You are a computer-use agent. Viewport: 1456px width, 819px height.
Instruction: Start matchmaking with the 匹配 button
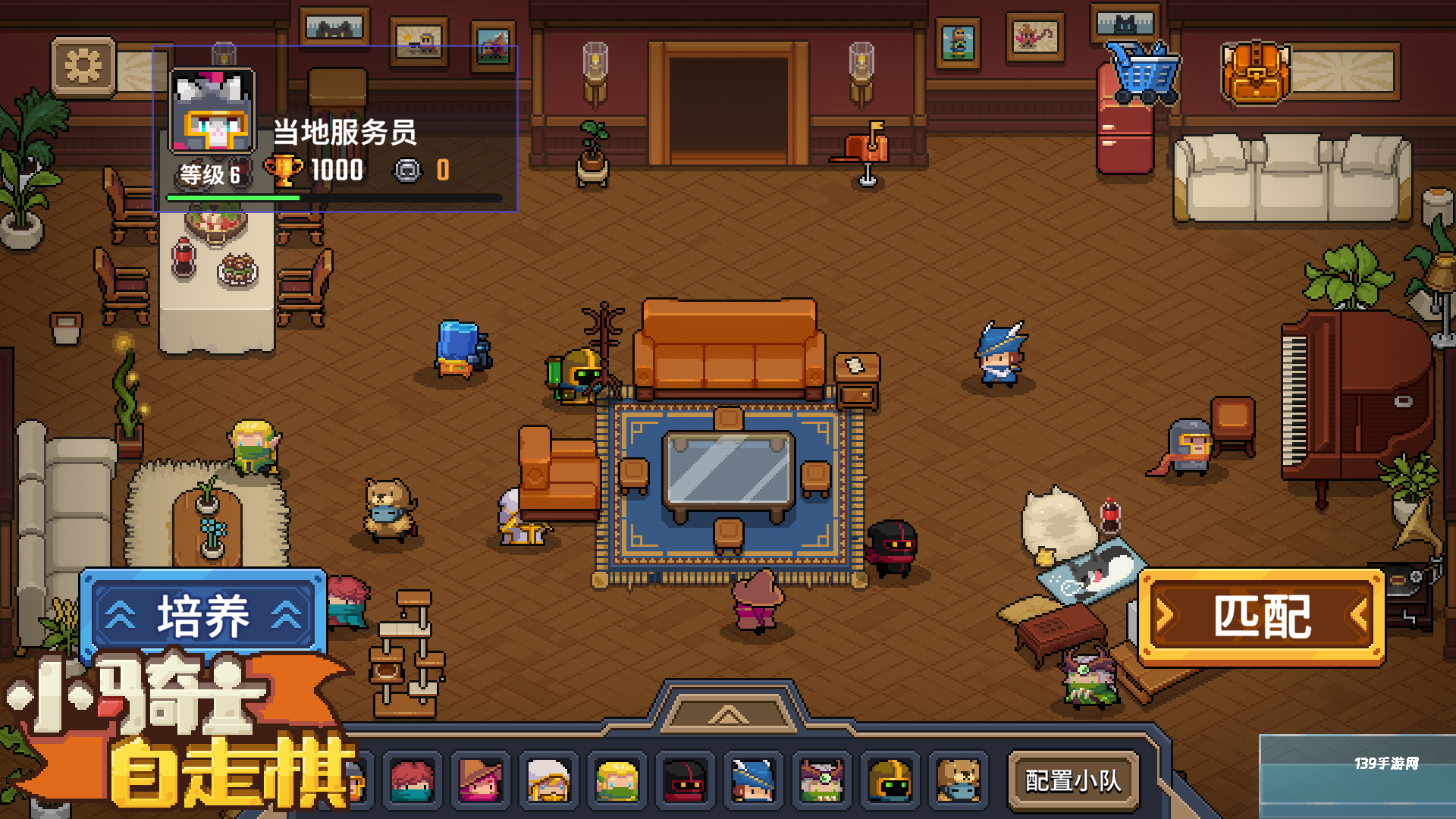[1261, 617]
